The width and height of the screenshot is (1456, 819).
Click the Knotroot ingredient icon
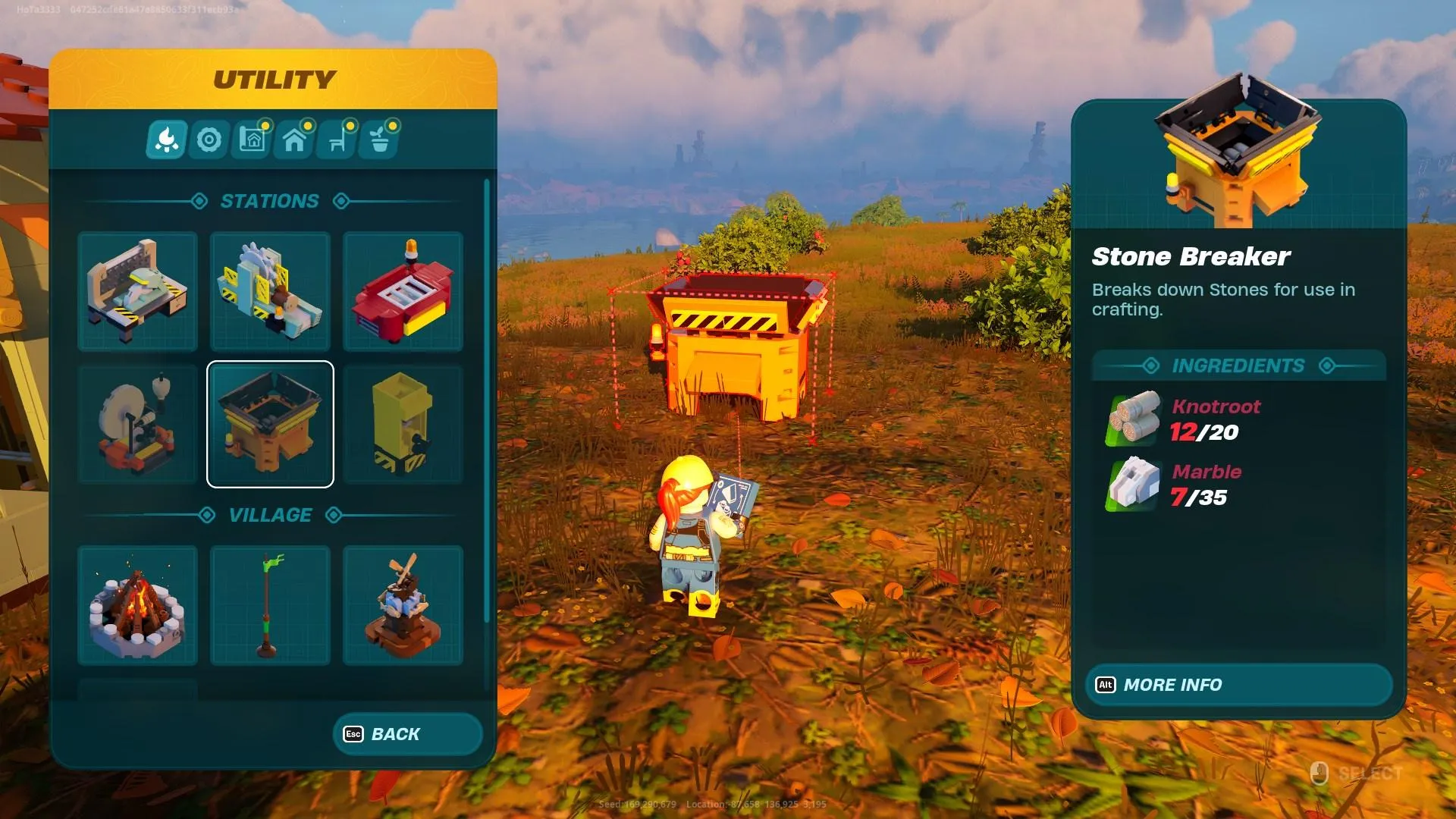point(1134,419)
